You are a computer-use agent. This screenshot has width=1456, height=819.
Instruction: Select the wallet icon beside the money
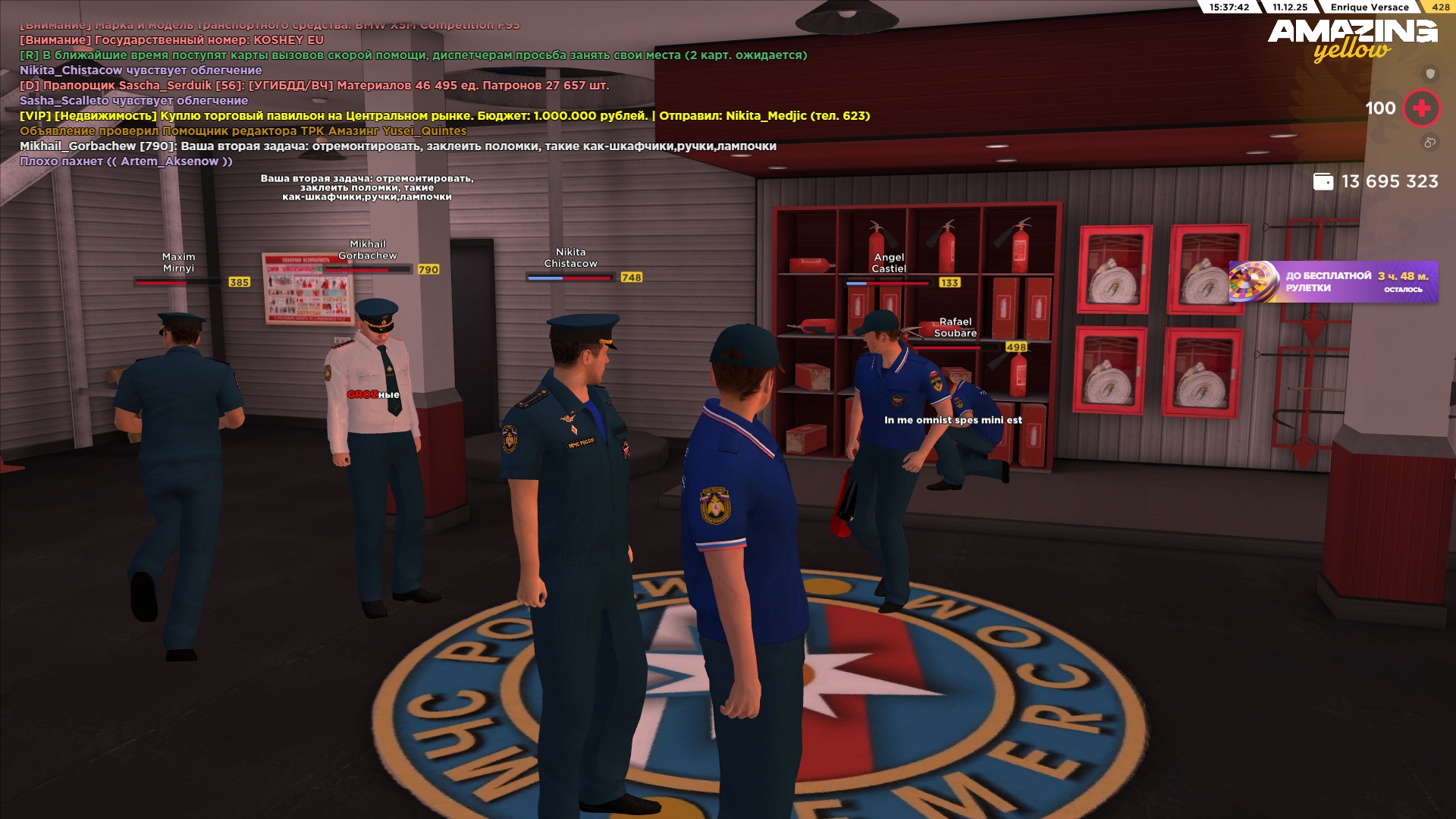1323,182
